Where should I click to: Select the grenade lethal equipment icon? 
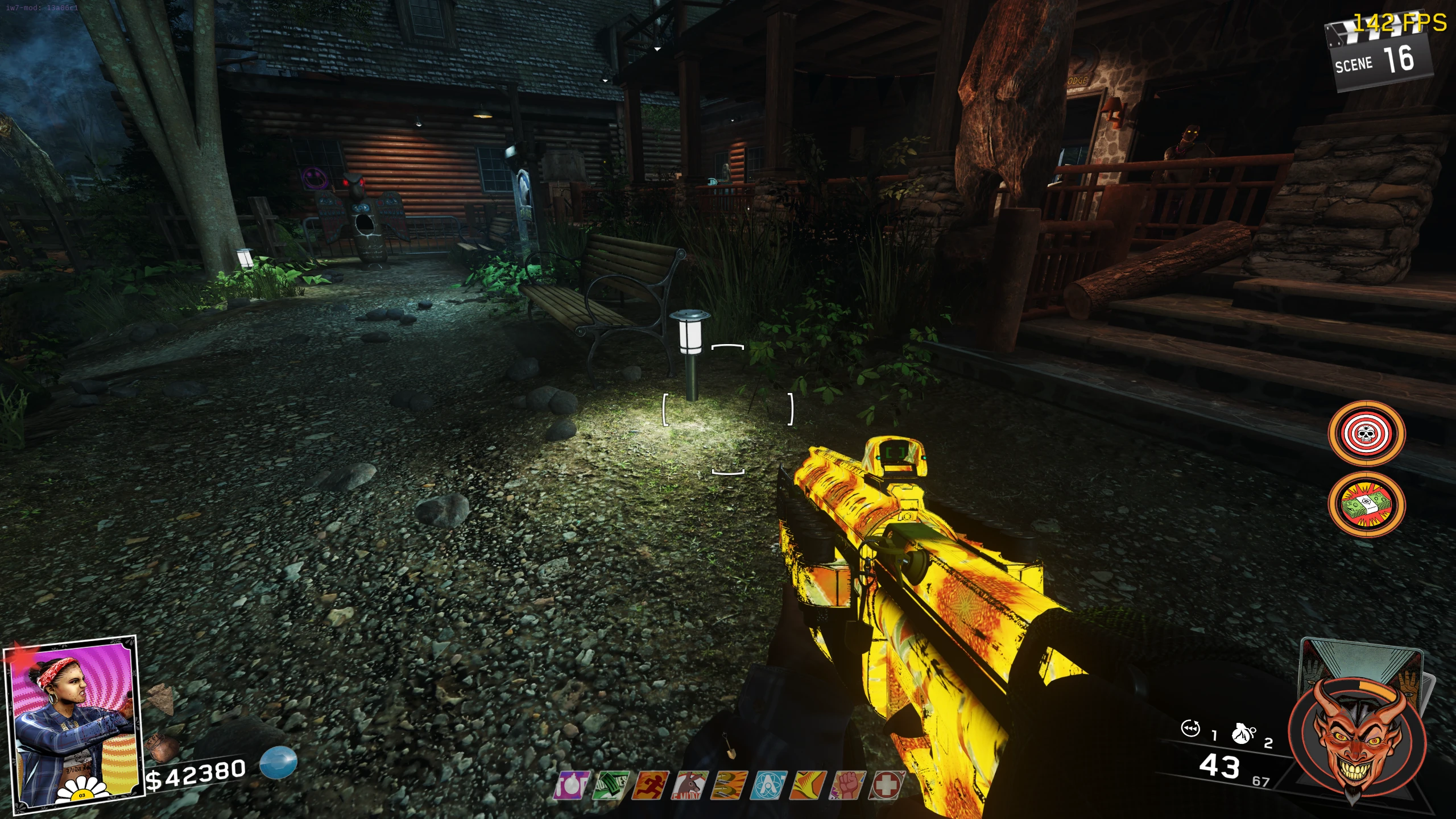tap(1242, 733)
